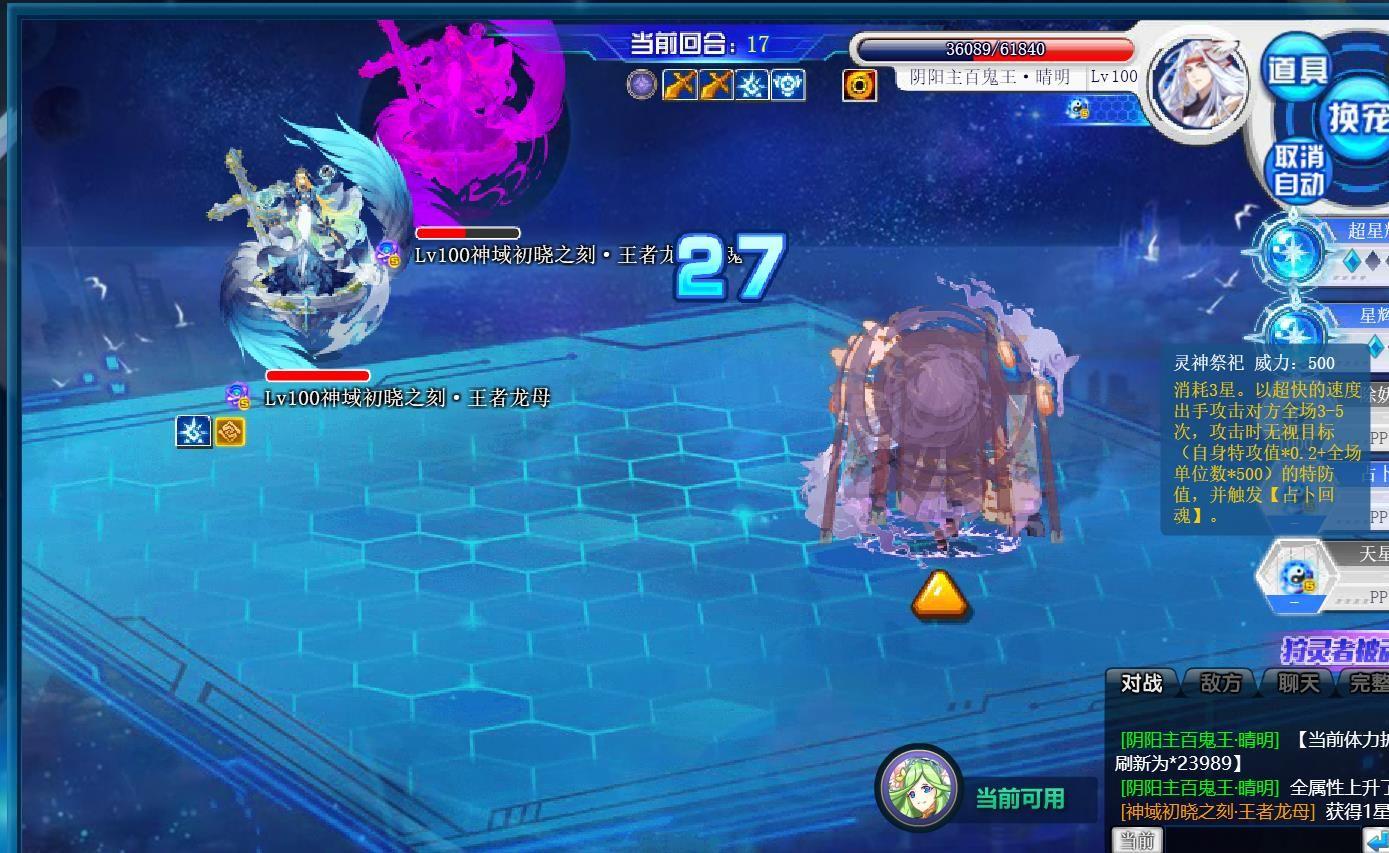Open the 聊天 chat tab
Screen dimensions: 1389x853
(x=1298, y=683)
